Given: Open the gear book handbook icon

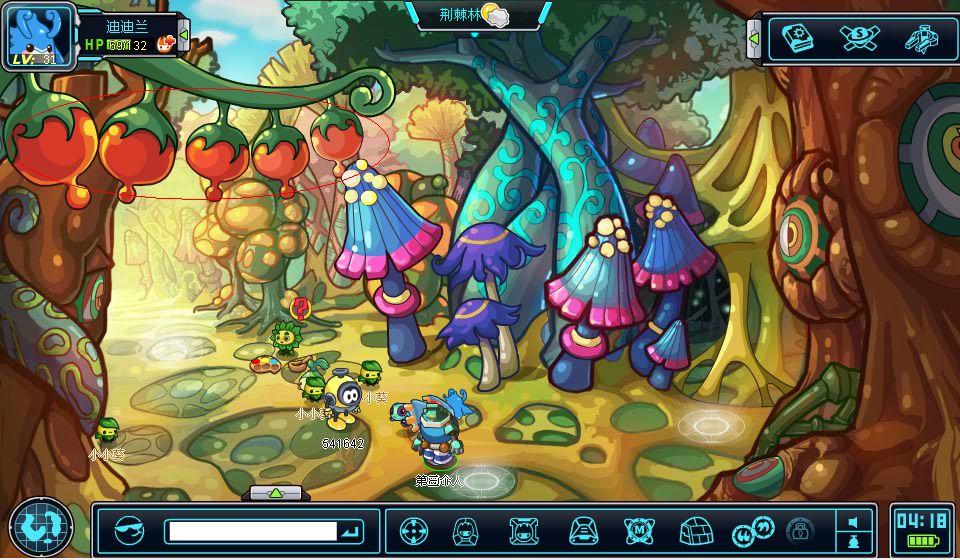Looking at the screenshot, I should click(798, 39).
